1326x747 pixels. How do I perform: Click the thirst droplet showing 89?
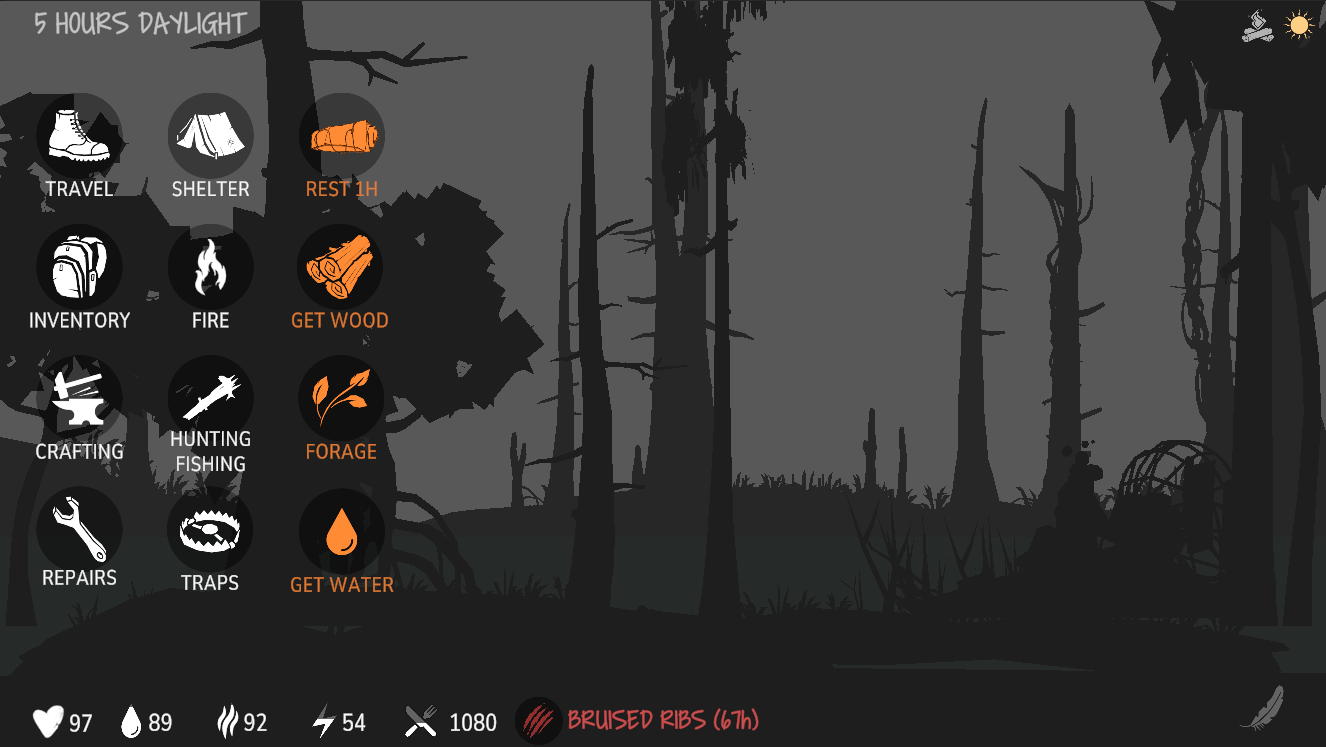(x=132, y=721)
